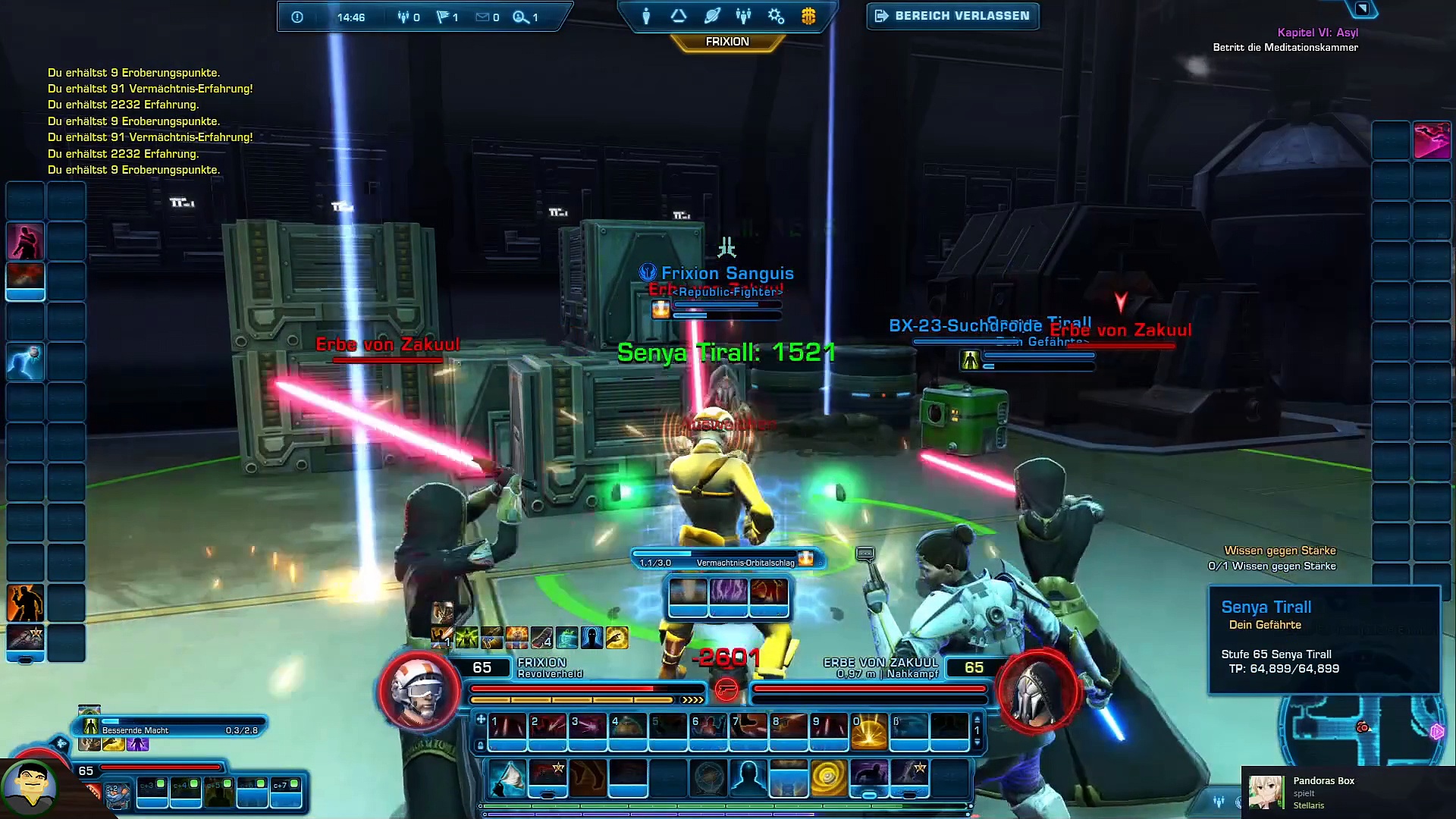Activate hotbar slot 7 ability
Viewport: 1456px width, 819px height.
point(748,727)
